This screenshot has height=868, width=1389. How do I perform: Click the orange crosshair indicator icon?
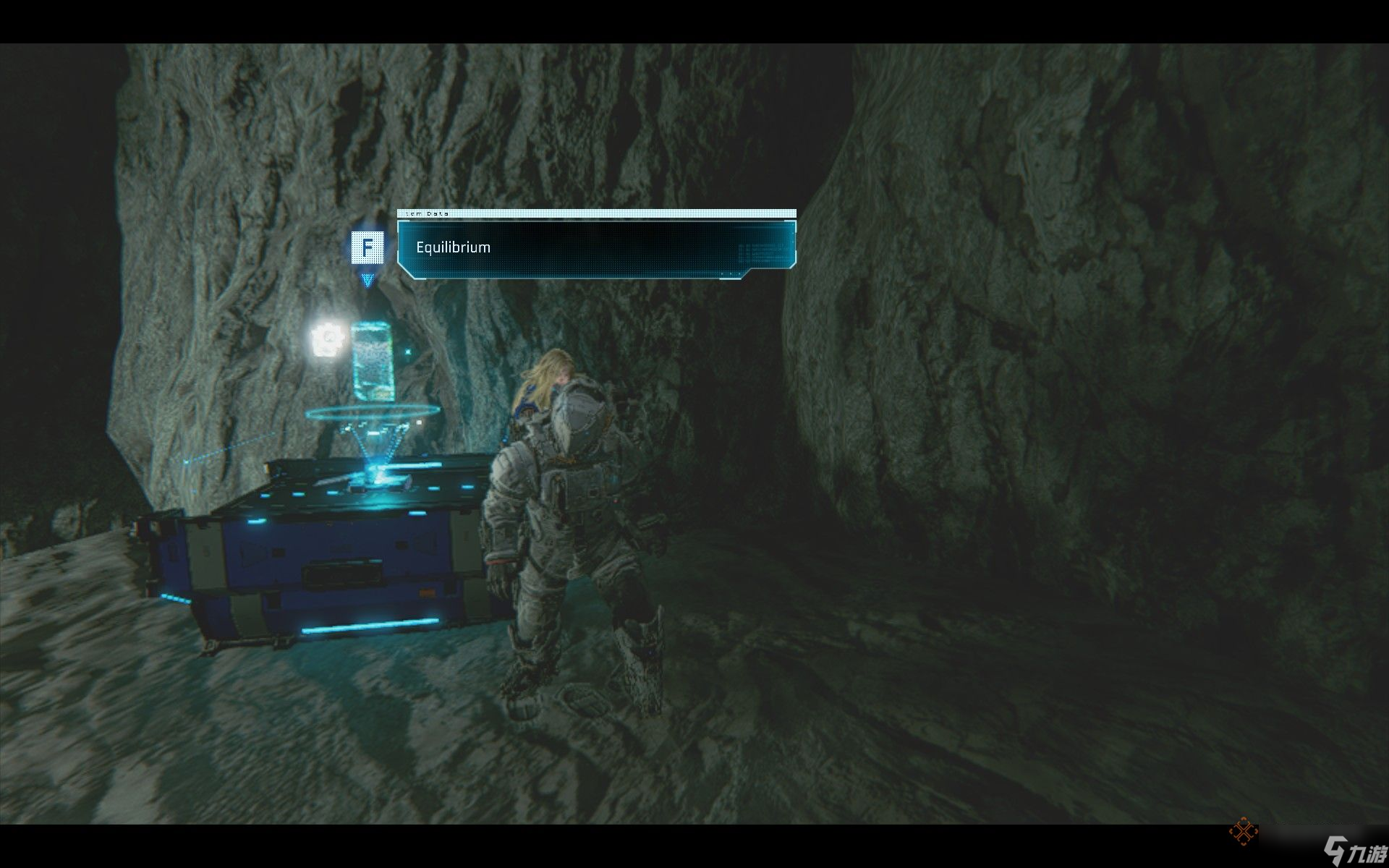[x=1242, y=831]
